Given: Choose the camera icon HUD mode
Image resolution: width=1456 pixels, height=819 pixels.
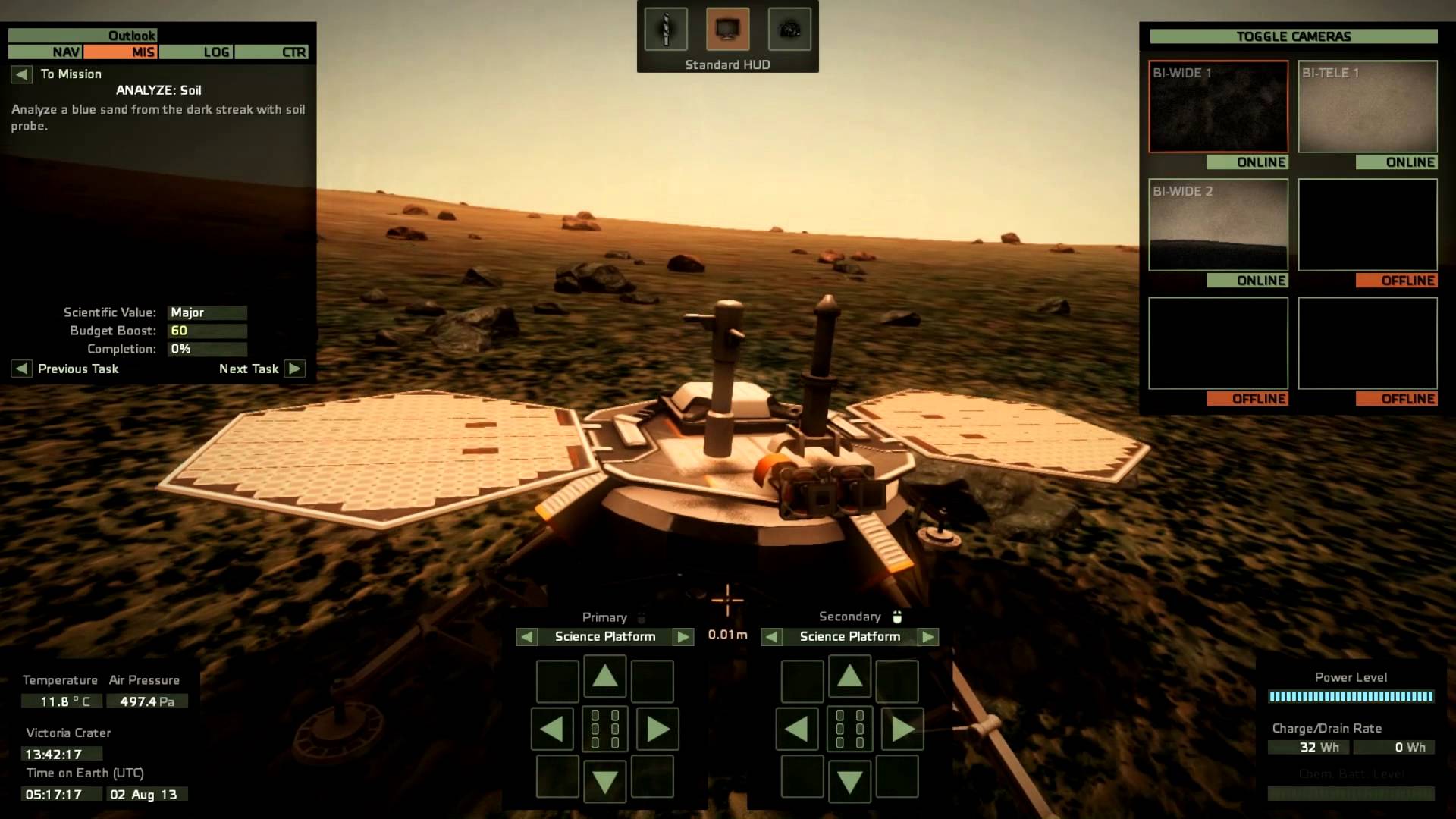Looking at the screenshot, I should [x=789, y=30].
